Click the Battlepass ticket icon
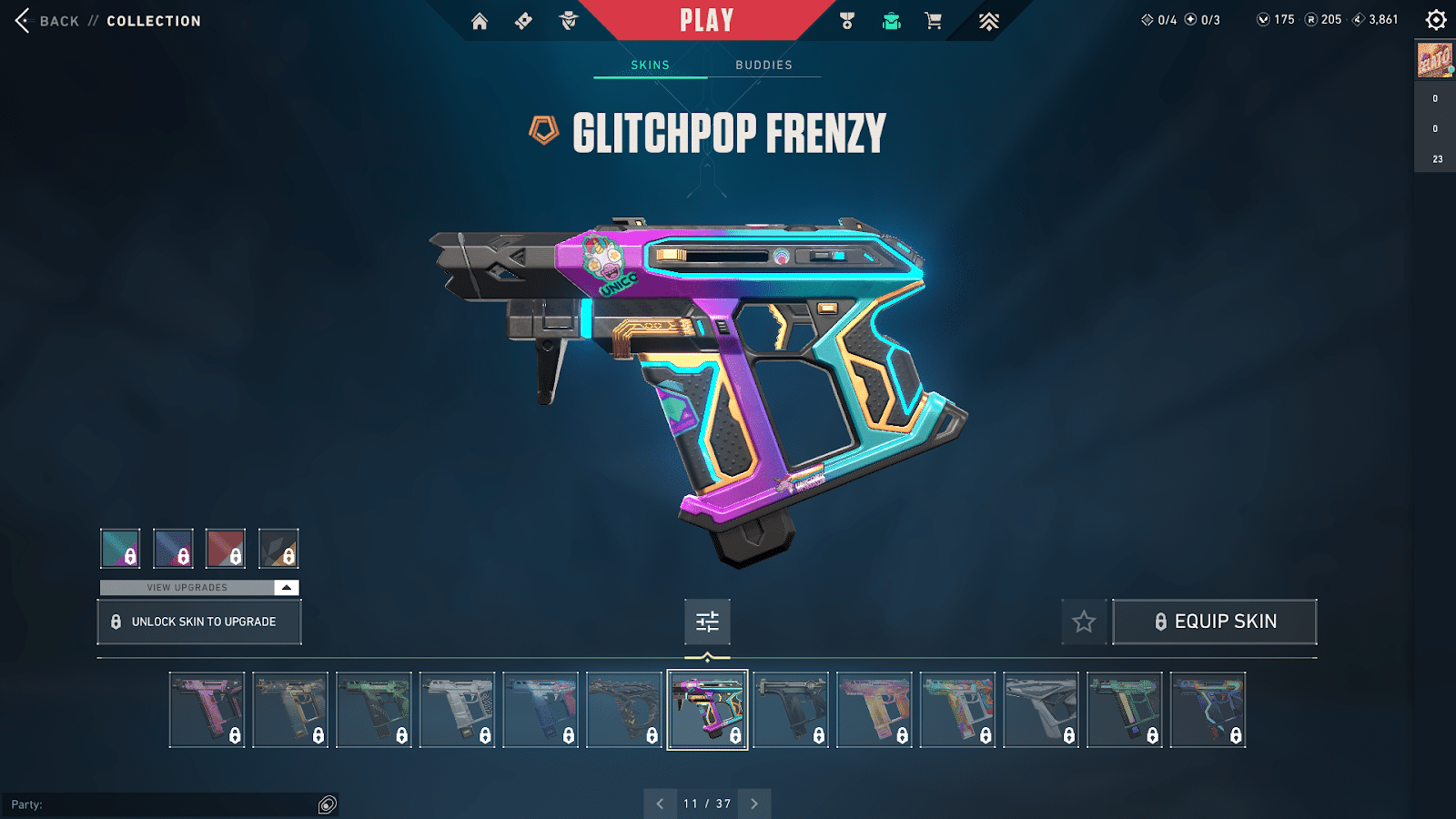 click(x=523, y=20)
